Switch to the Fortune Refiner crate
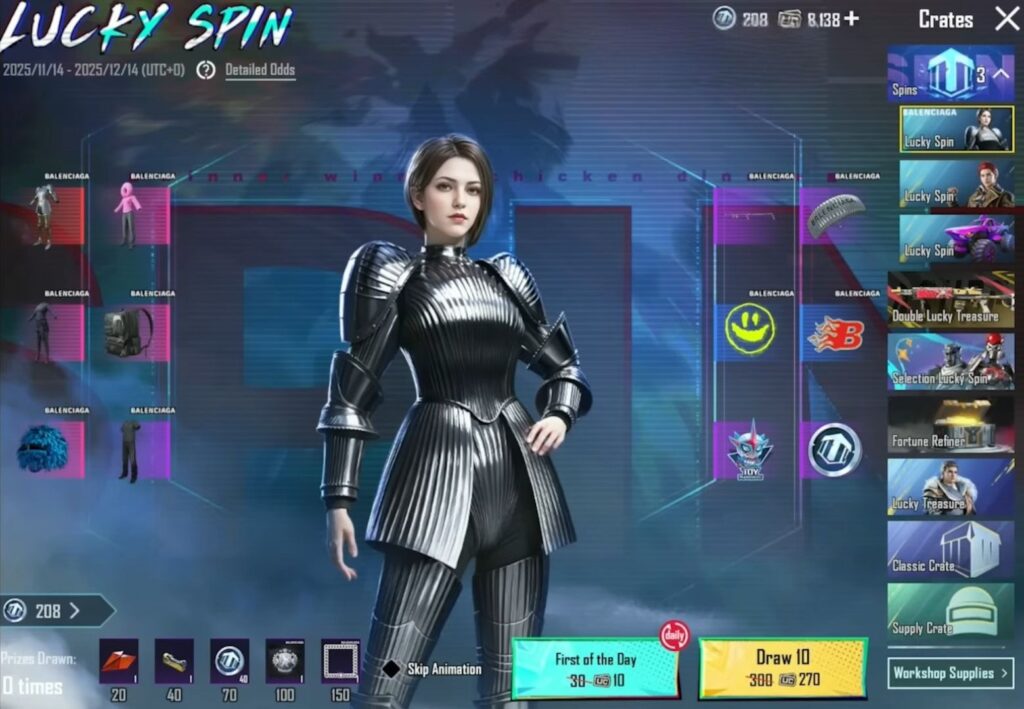This screenshot has height=709, width=1024. 950,424
